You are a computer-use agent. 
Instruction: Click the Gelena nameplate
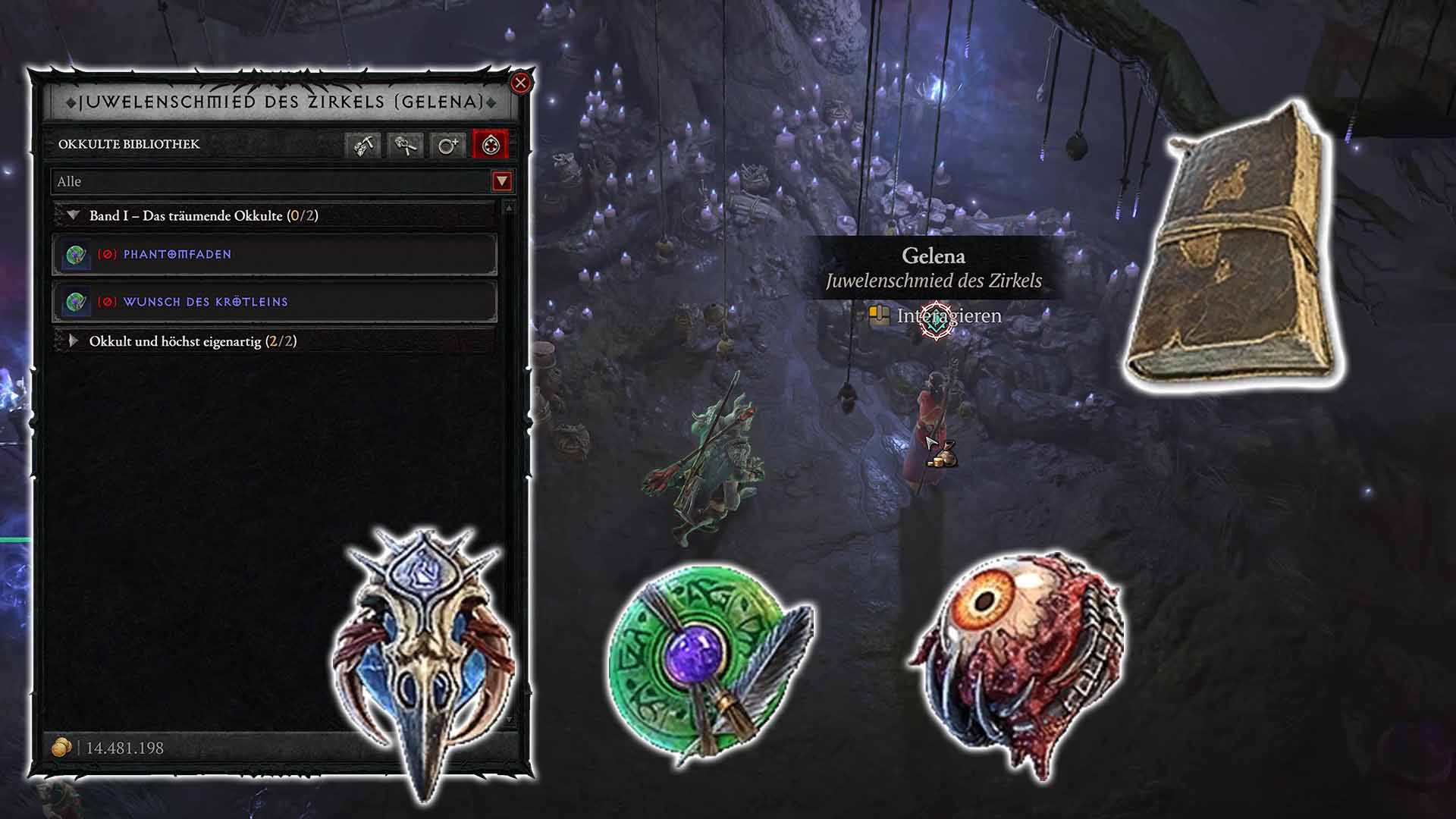(x=934, y=256)
